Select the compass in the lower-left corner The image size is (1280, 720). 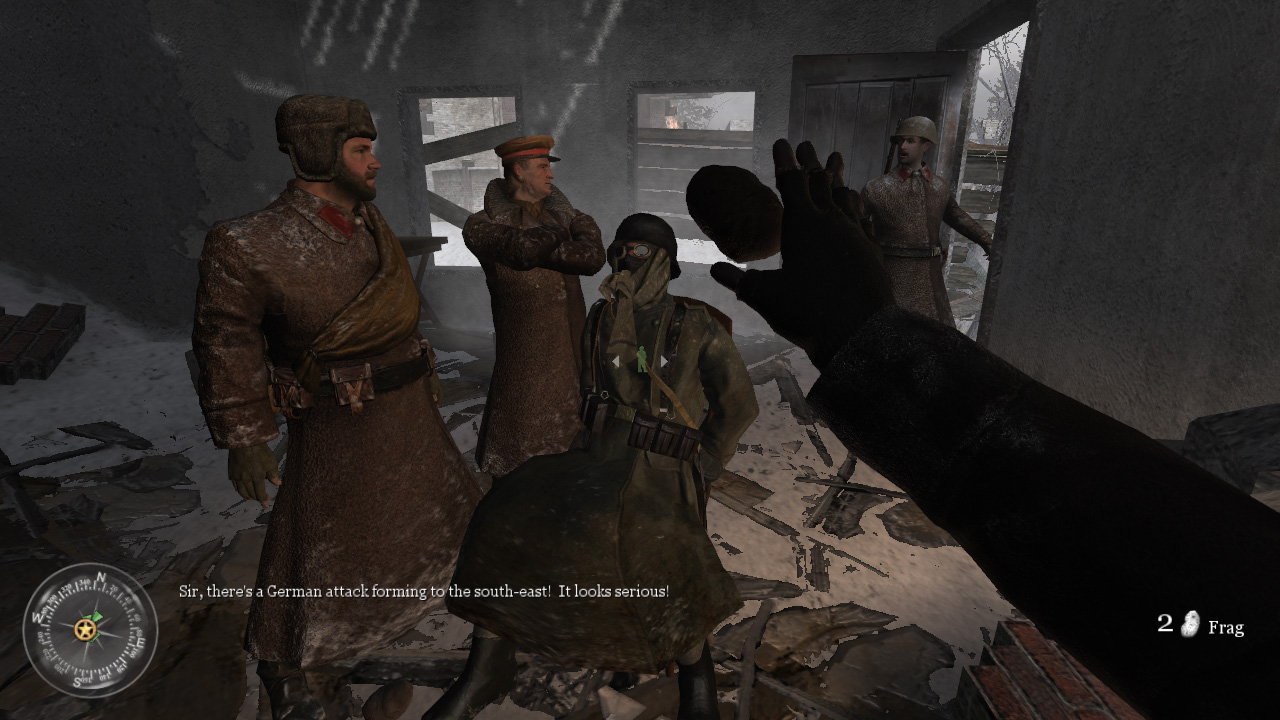click(86, 632)
